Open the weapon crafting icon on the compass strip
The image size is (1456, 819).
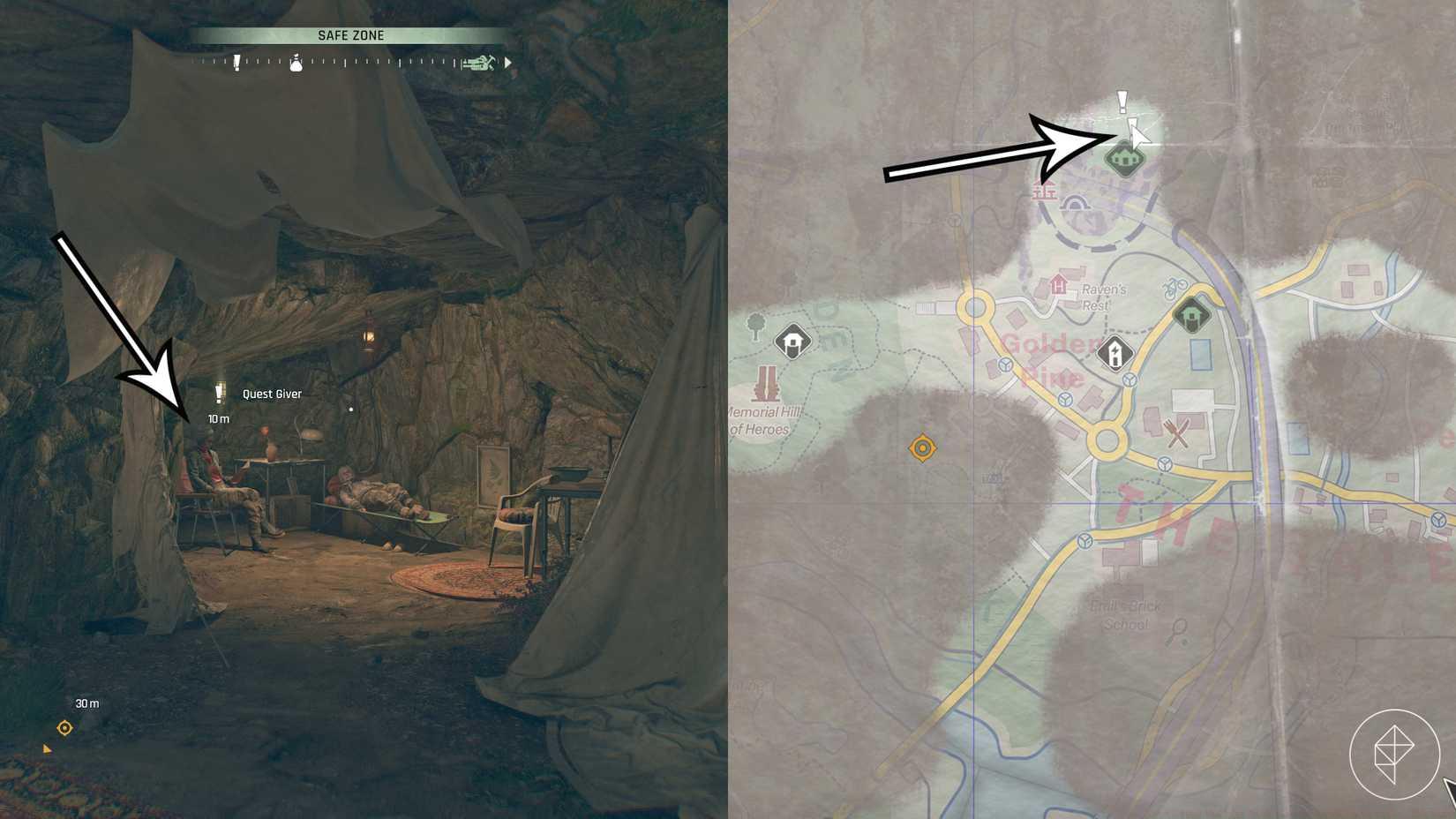[x=477, y=61]
